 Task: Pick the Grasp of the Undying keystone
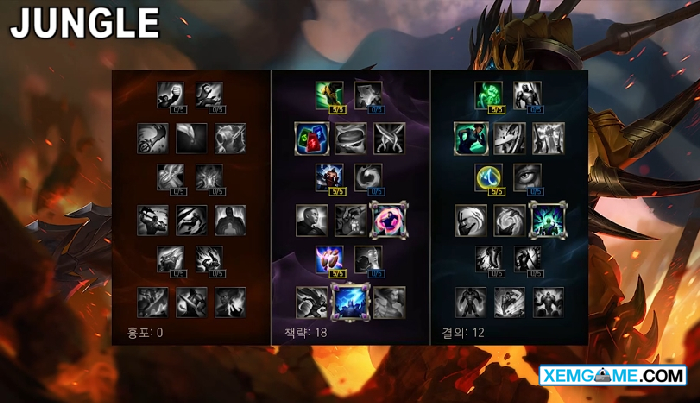tap(470, 301)
